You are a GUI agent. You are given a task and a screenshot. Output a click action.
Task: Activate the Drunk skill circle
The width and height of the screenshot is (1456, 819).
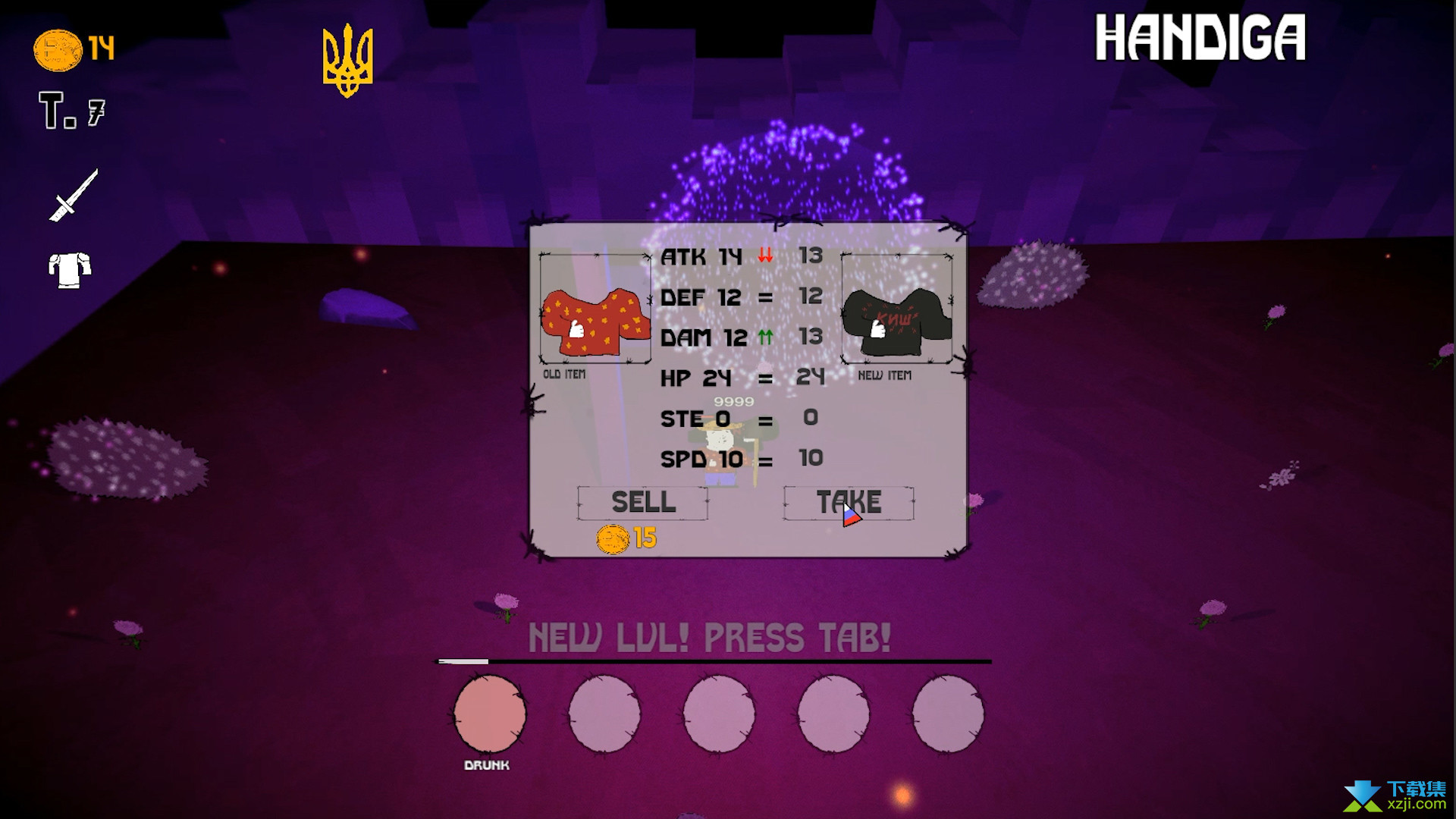(x=489, y=714)
